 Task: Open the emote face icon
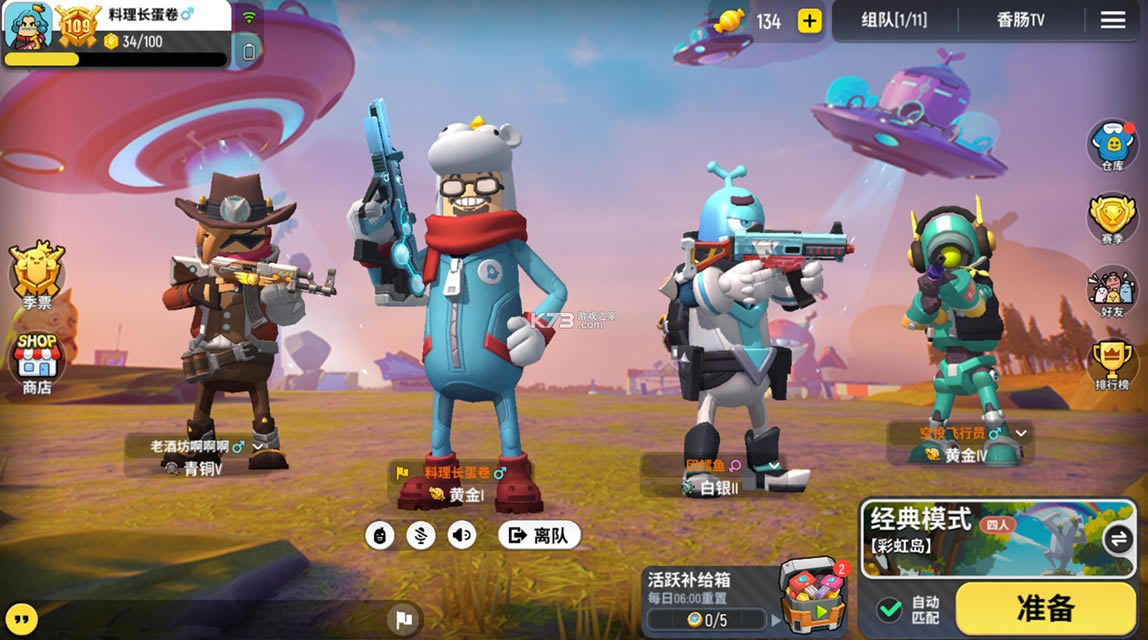[x=380, y=535]
